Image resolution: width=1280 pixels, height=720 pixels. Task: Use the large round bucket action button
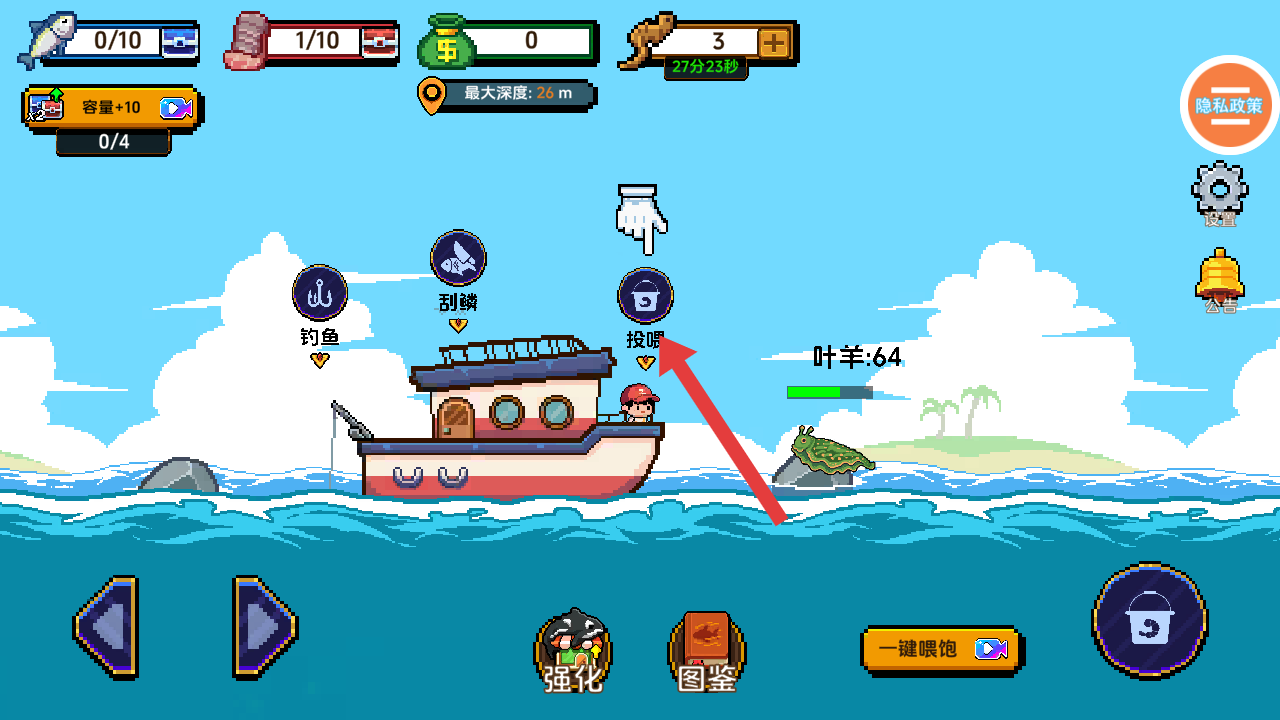(x=1149, y=622)
